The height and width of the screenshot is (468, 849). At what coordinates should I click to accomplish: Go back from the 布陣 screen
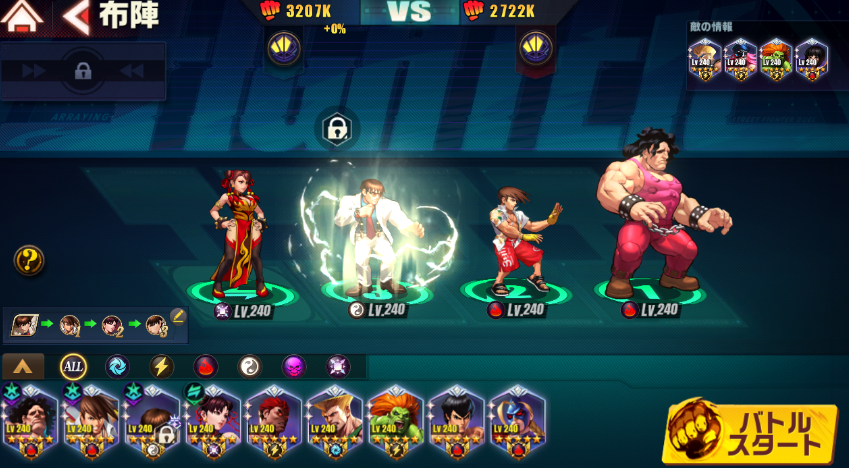74,16
